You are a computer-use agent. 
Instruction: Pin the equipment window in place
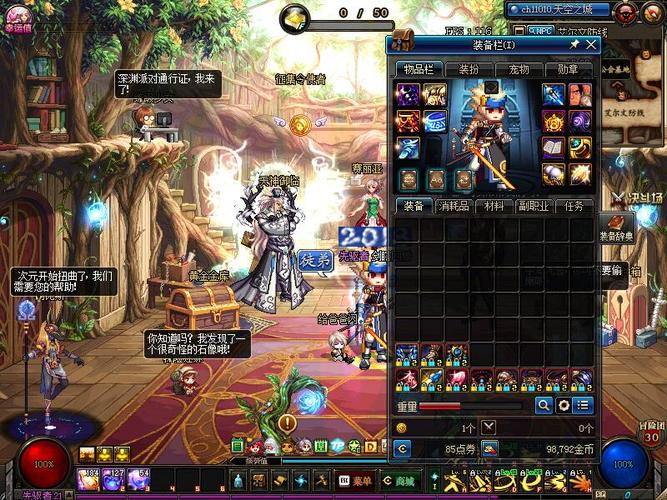point(574,45)
